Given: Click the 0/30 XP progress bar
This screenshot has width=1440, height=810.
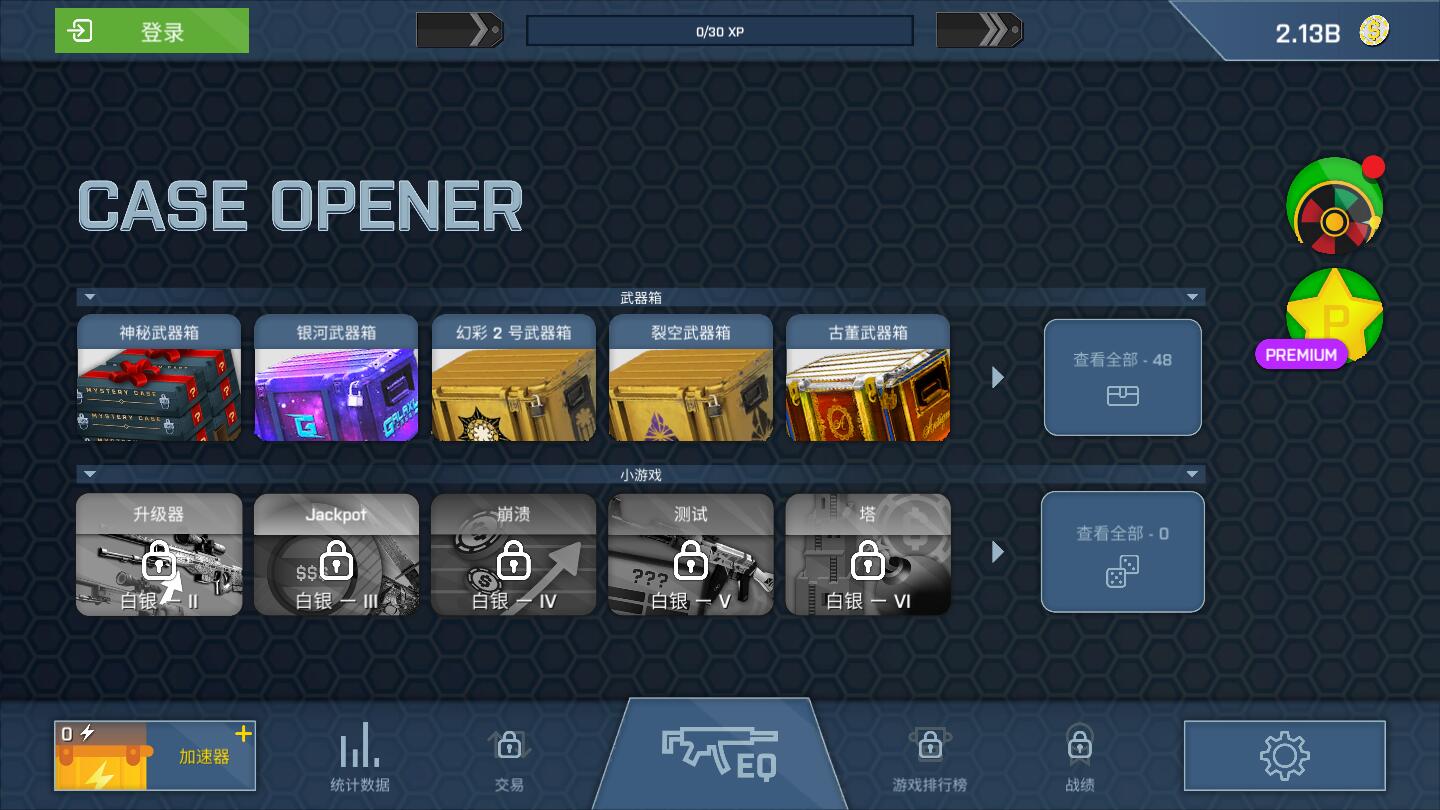Looking at the screenshot, I should tap(719, 30).
